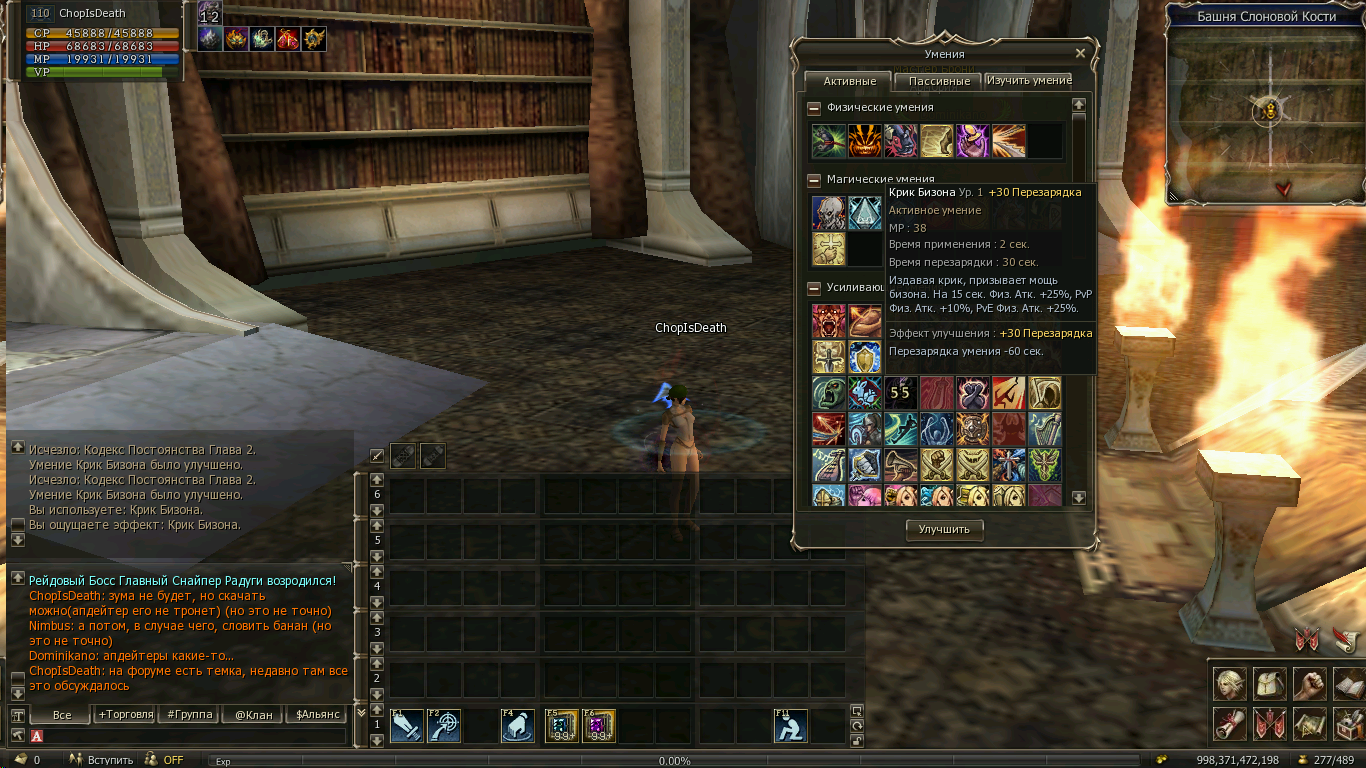Open the character portrait menu icon
This screenshot has height=768, width=1366.
click(1230, 684)
